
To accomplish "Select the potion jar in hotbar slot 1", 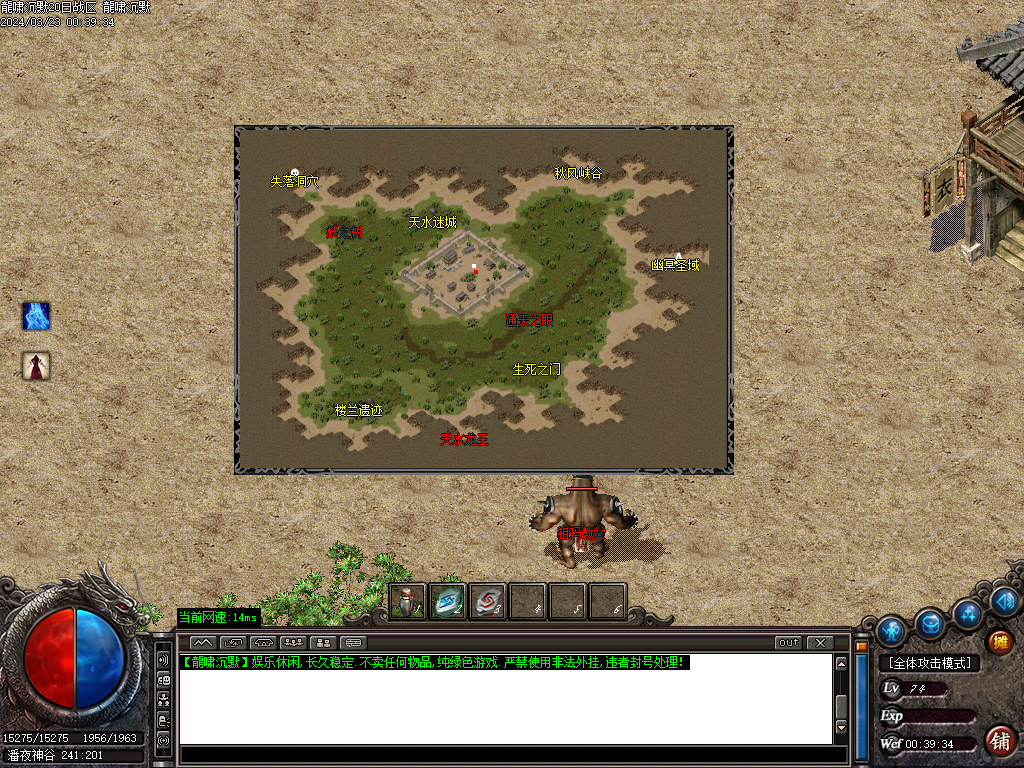I will [x=407, y=601].
